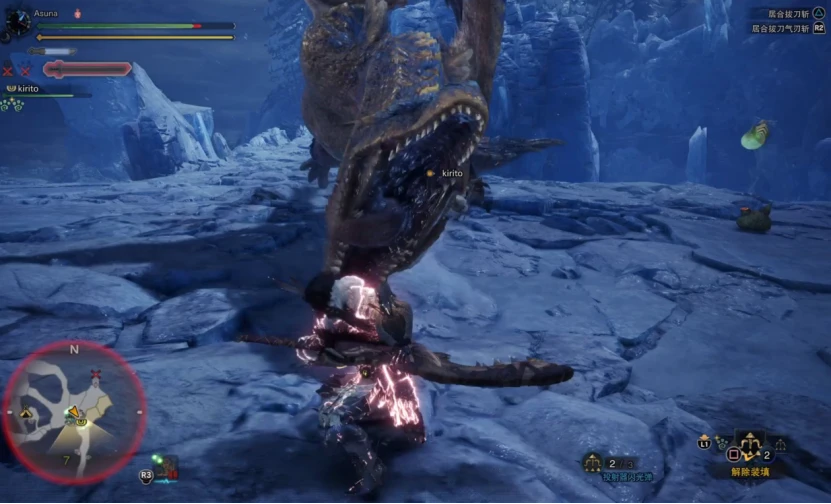
Task: Select the slinger flash pod ammo icon
Action: tap(592, 463)
